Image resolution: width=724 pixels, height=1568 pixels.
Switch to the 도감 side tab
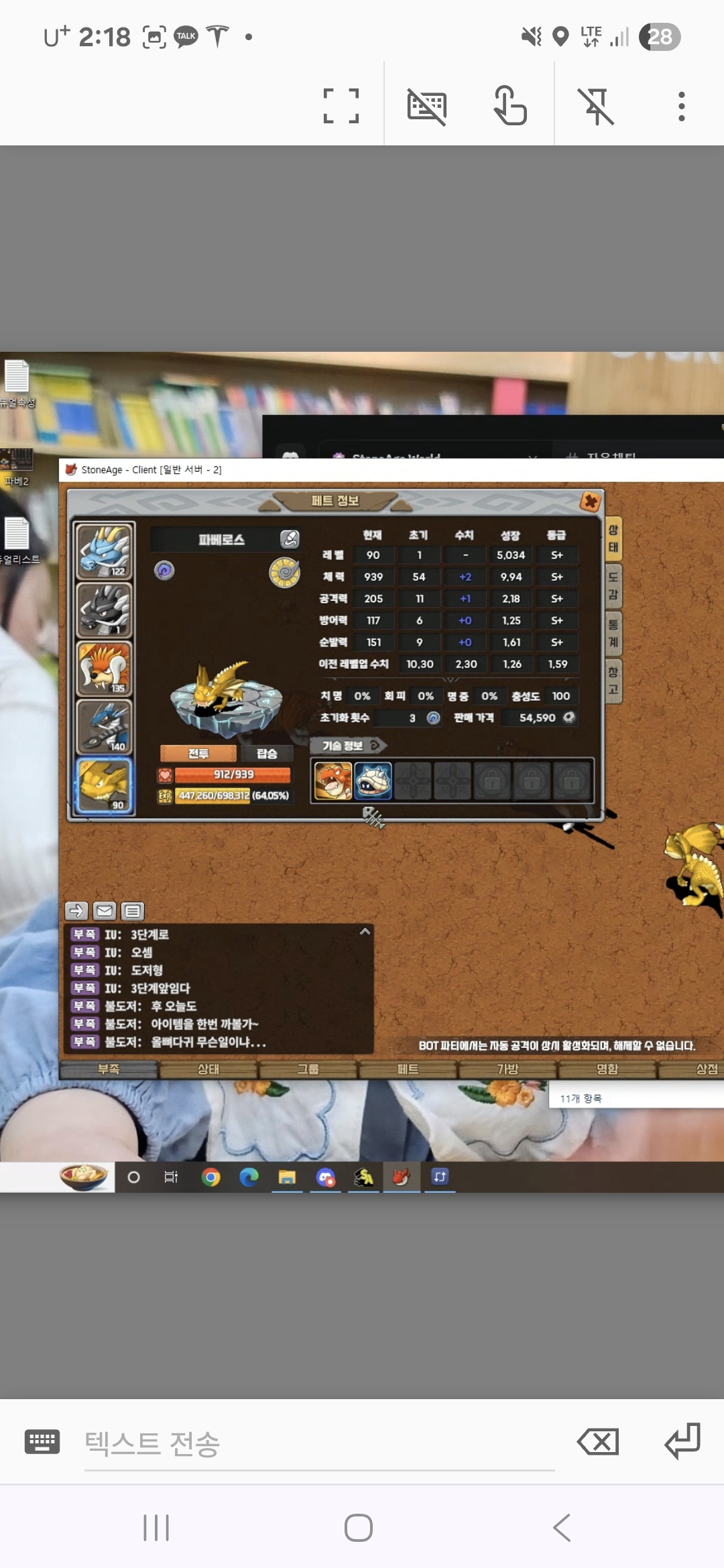(613, 586)
